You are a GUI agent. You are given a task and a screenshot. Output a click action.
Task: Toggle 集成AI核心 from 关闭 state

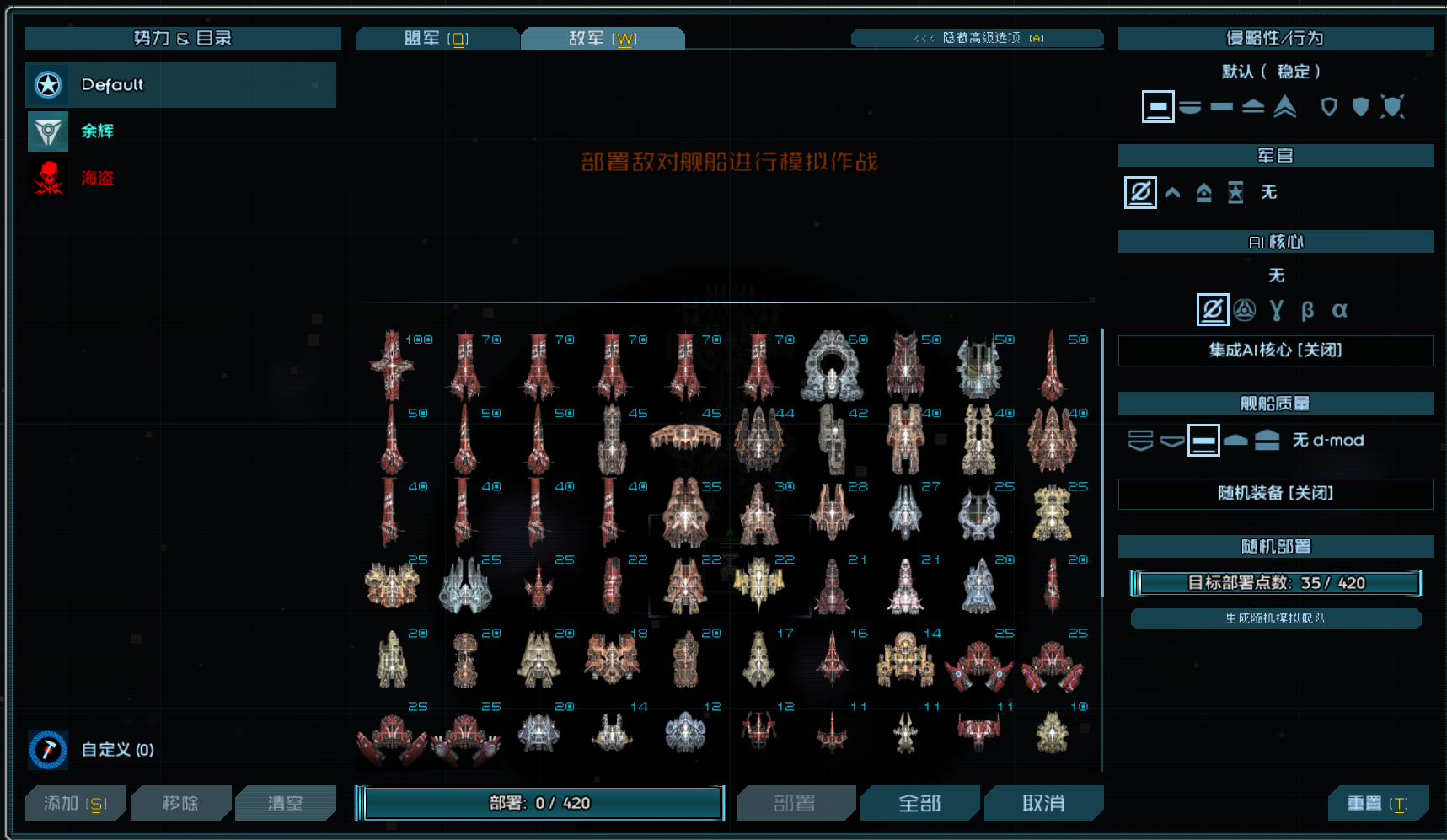click(1275, 350)
